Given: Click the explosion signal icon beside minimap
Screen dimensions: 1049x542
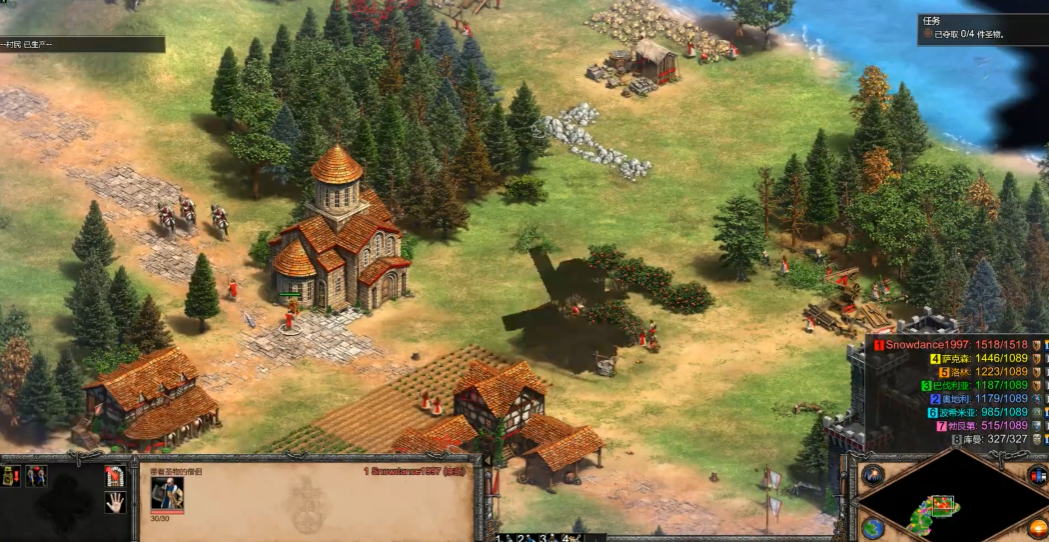Looking at the screenshot, I should [873, 473].
